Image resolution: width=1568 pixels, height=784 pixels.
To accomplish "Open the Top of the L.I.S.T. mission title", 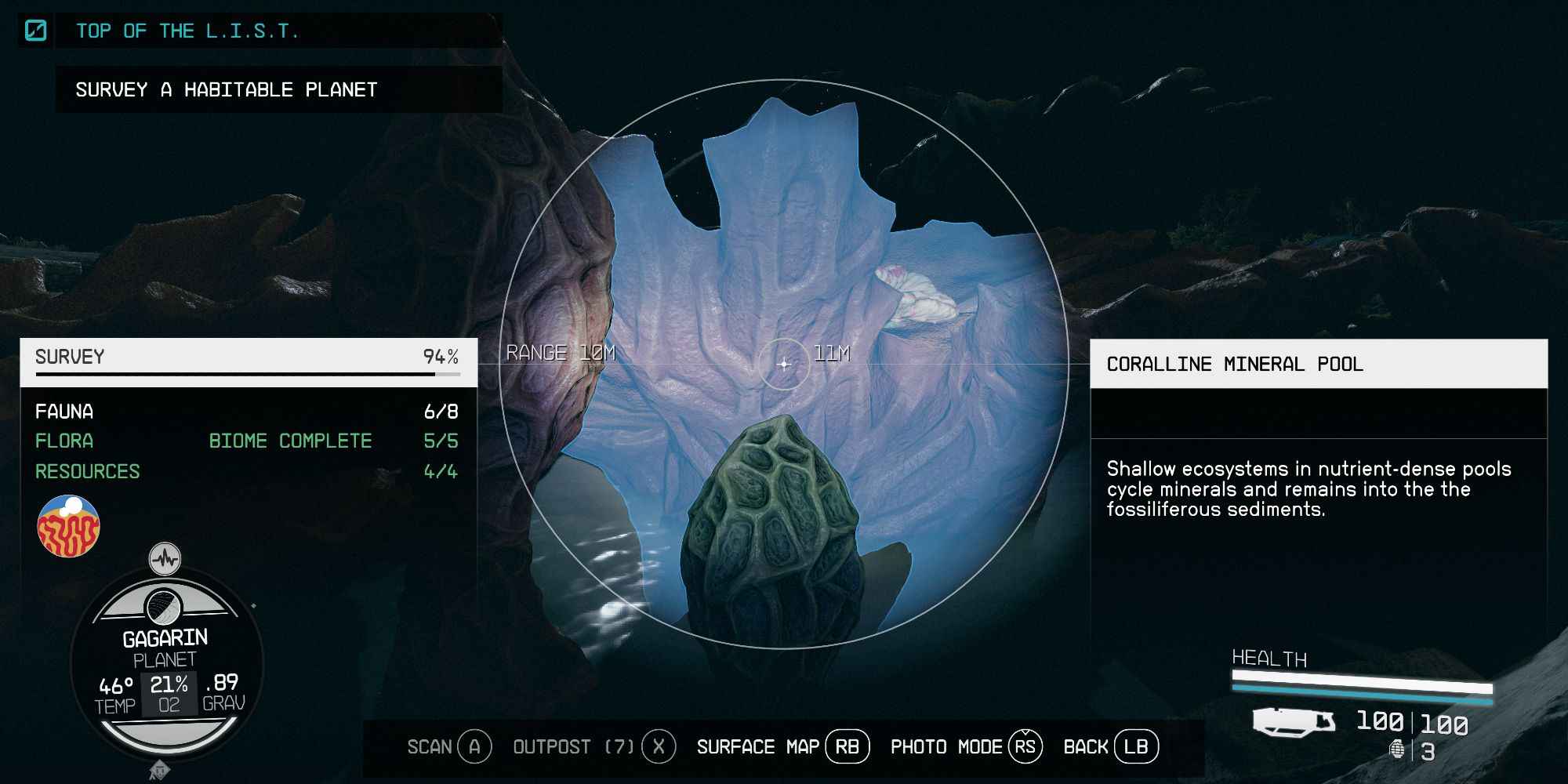I will [188, 31].
